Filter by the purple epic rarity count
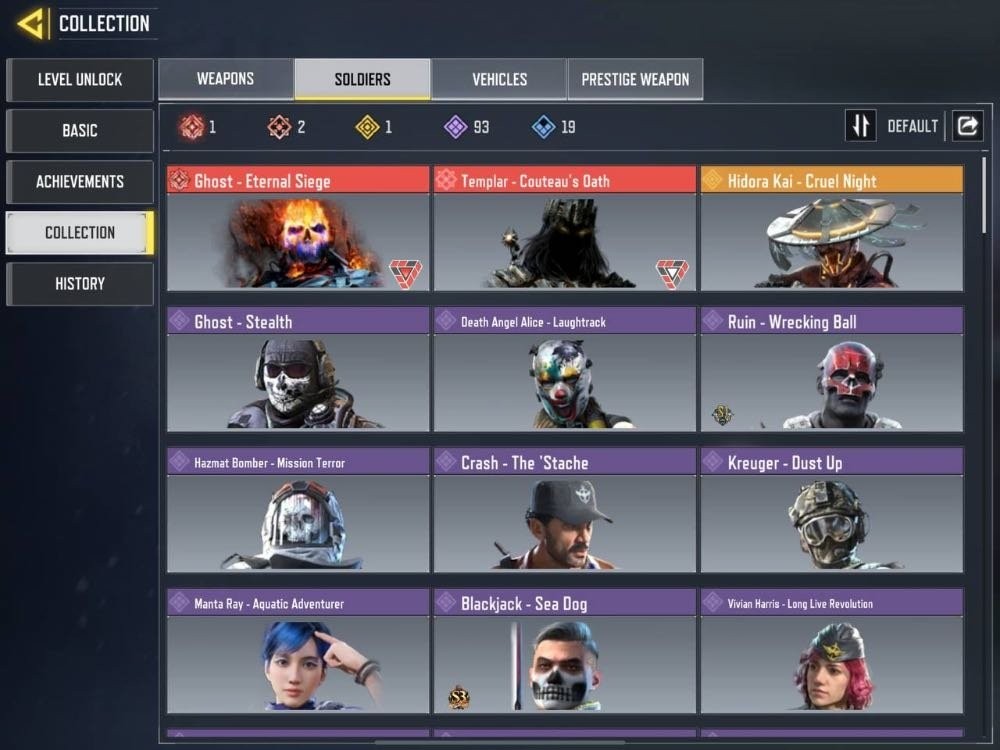The height and width of the screenshot is (750, 1000). (x=467, y=127)
